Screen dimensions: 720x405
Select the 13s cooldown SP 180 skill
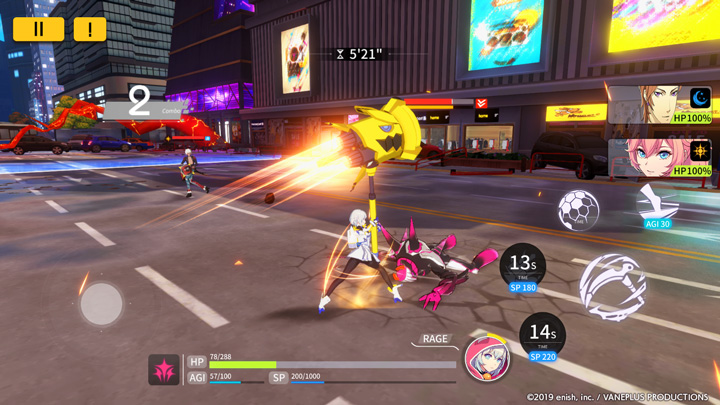[522, 268]
